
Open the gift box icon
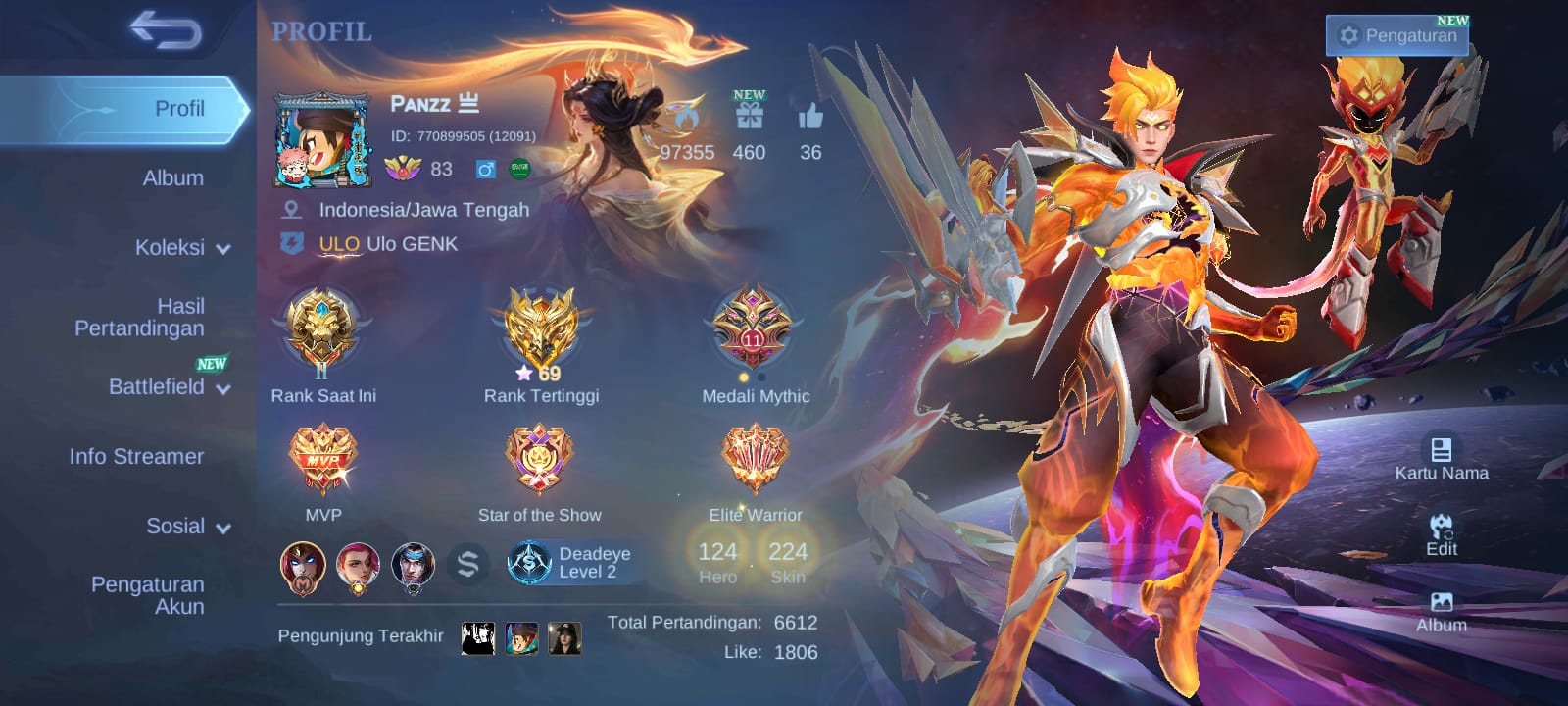click(x=750, y=117)
